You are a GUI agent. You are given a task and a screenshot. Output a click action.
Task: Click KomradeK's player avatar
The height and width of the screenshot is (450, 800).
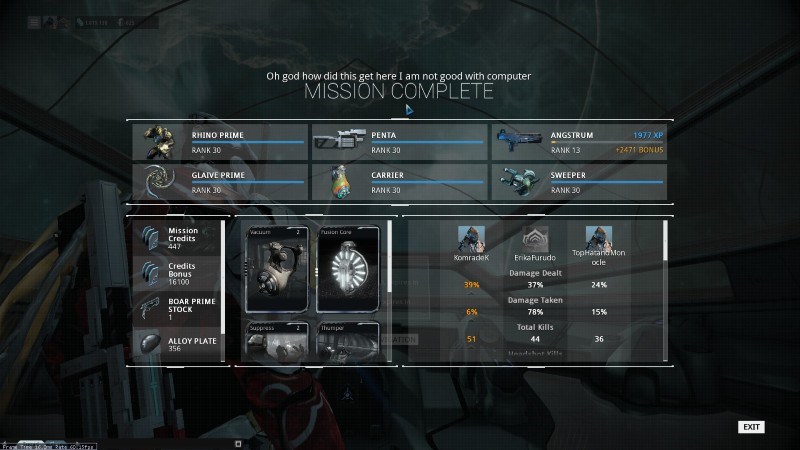click(x=471, y=240)
